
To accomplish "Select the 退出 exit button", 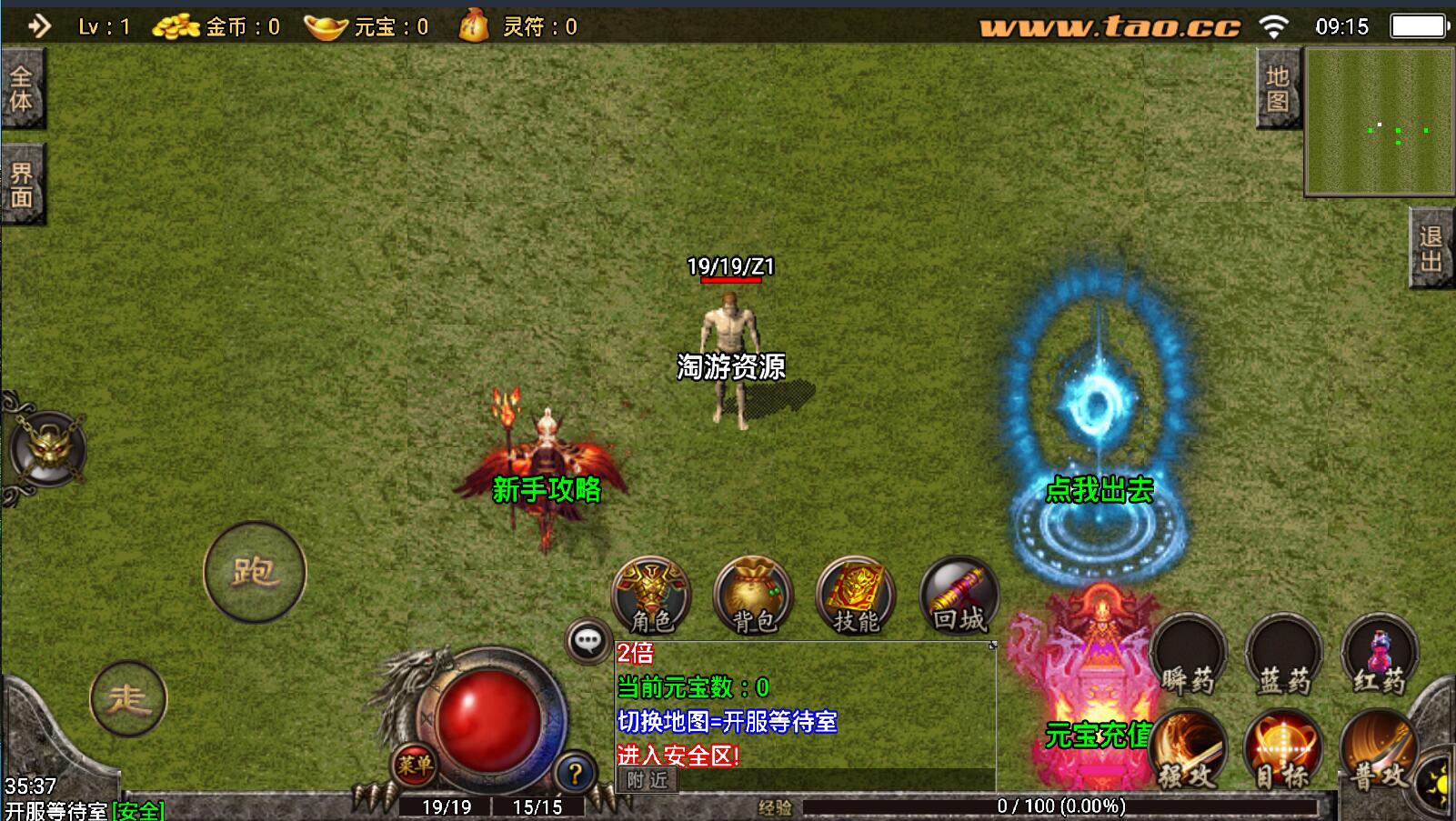I will coord(1431,248).
